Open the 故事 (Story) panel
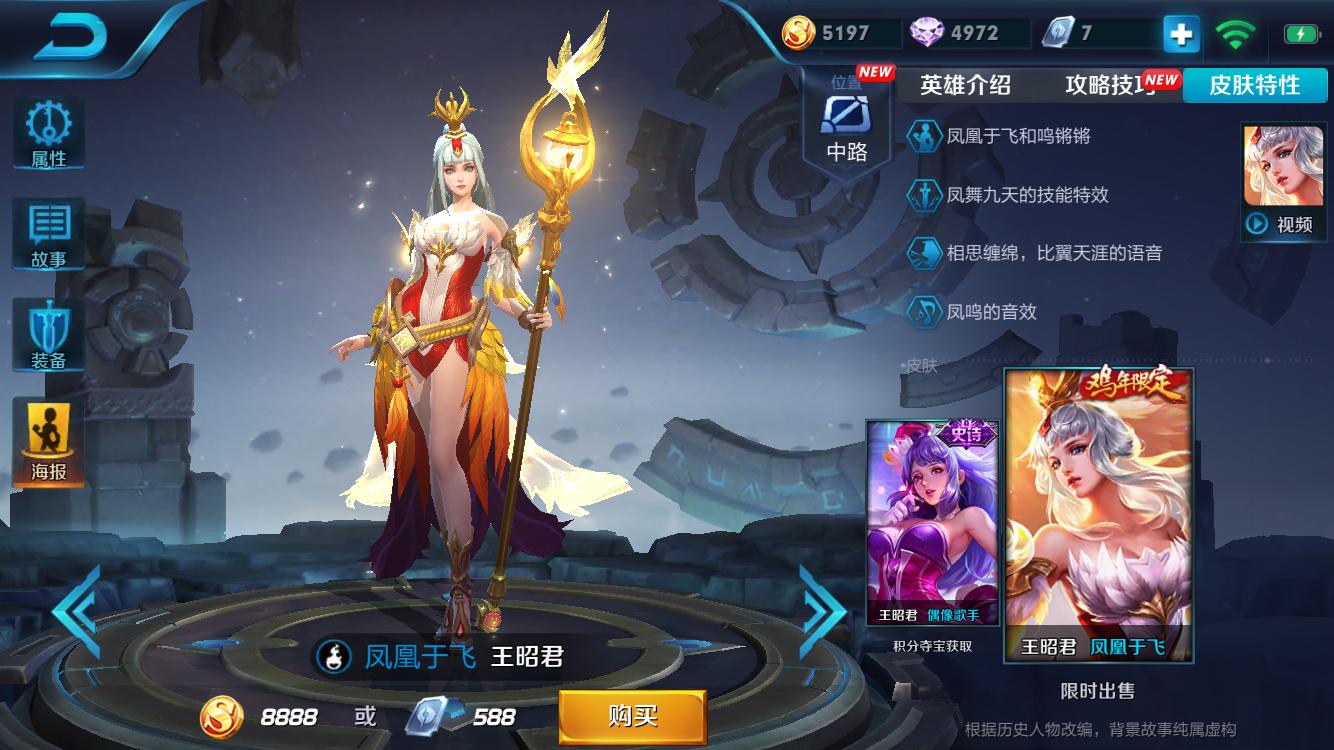This screenshot has width=1334, height=750. (x=48, y=232)
